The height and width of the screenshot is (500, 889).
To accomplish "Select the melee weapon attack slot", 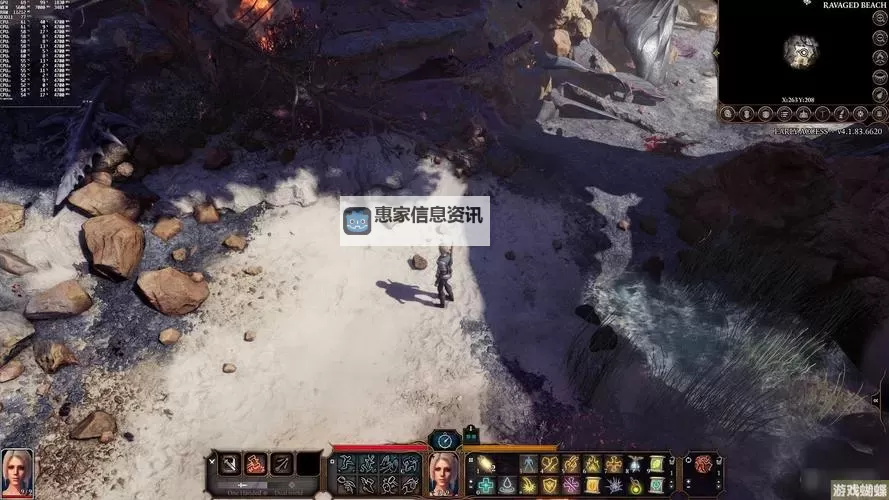I will click(x=229, y=464).
